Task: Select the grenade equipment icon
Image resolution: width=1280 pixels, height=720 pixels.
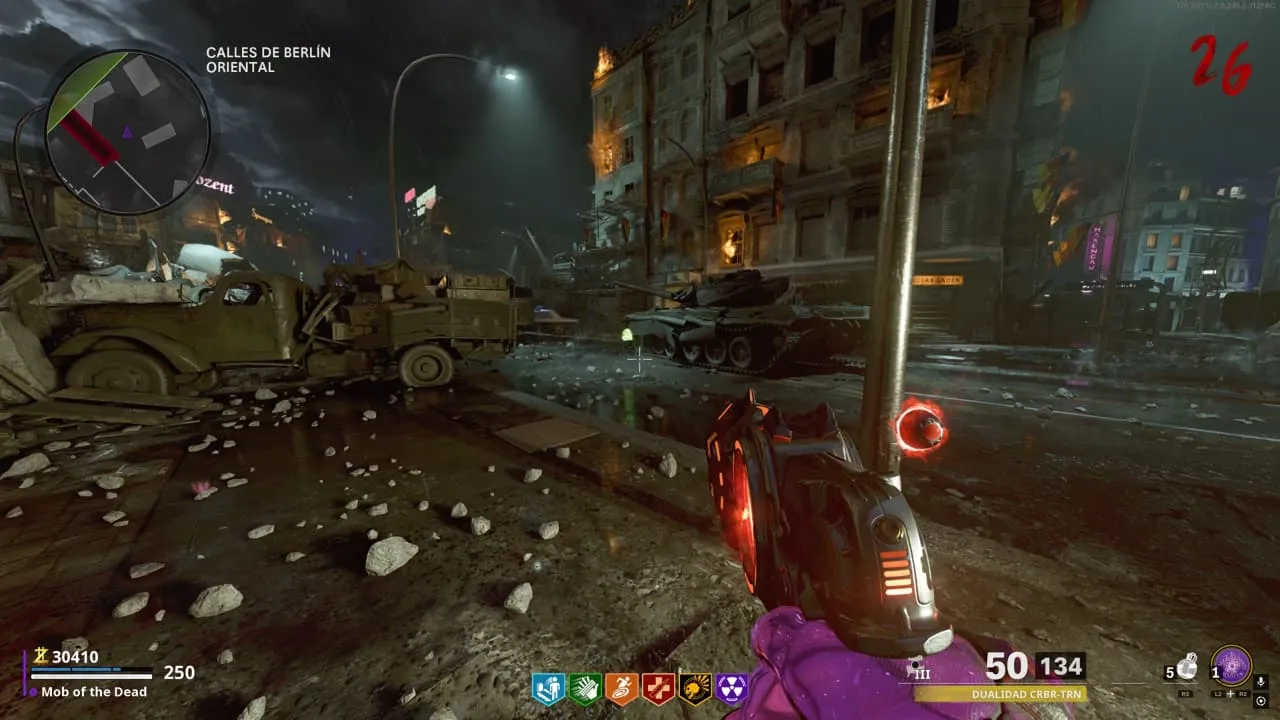Action: point(1186,667)
